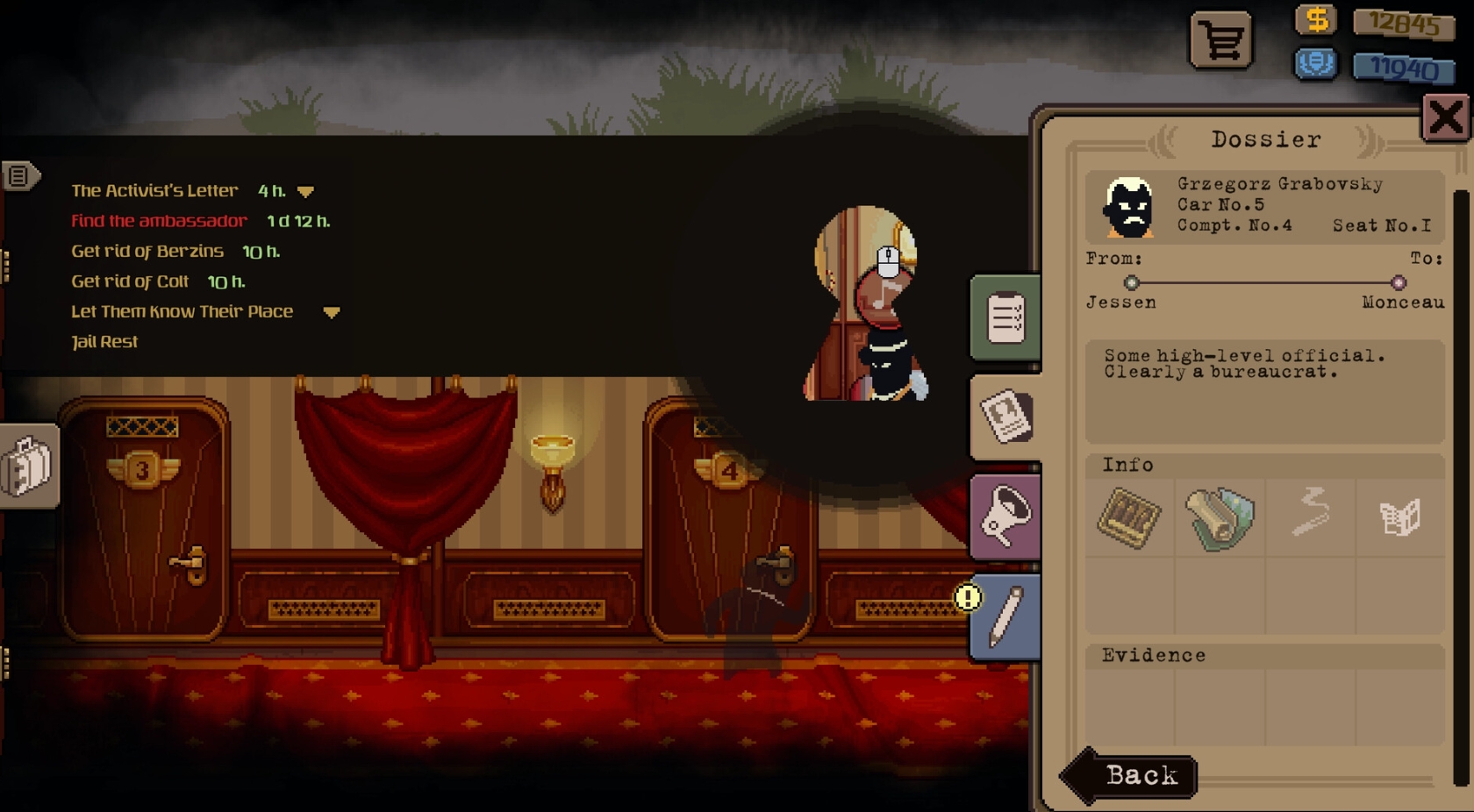Expand The Activist's Letter task details
Image resolution: width=1474 pixels, height=812 pixels.
[x=306, y=191]
